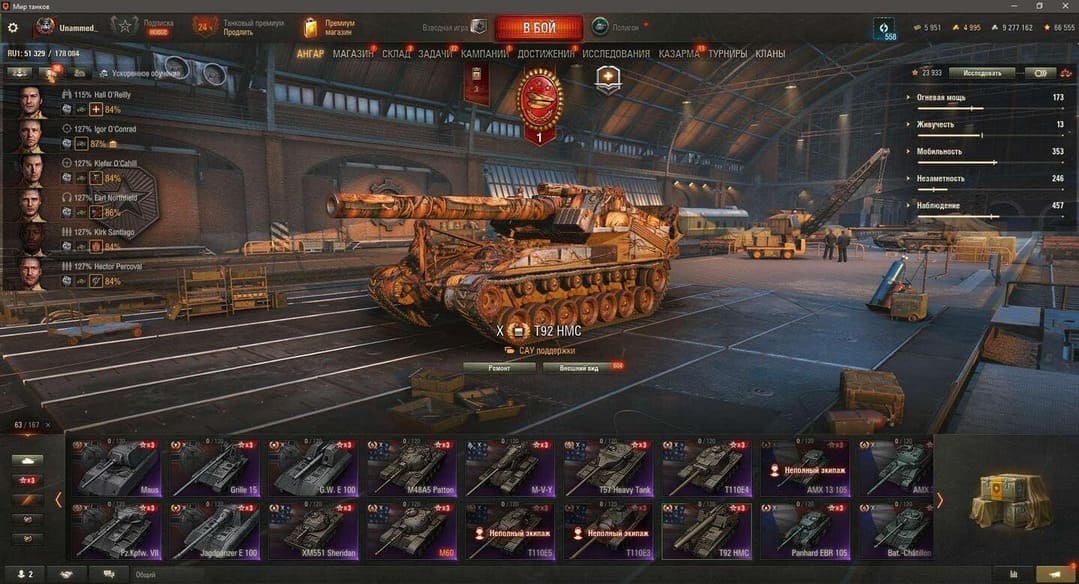Open the МАГАЗИН shop tab

[x=353, y=53]
